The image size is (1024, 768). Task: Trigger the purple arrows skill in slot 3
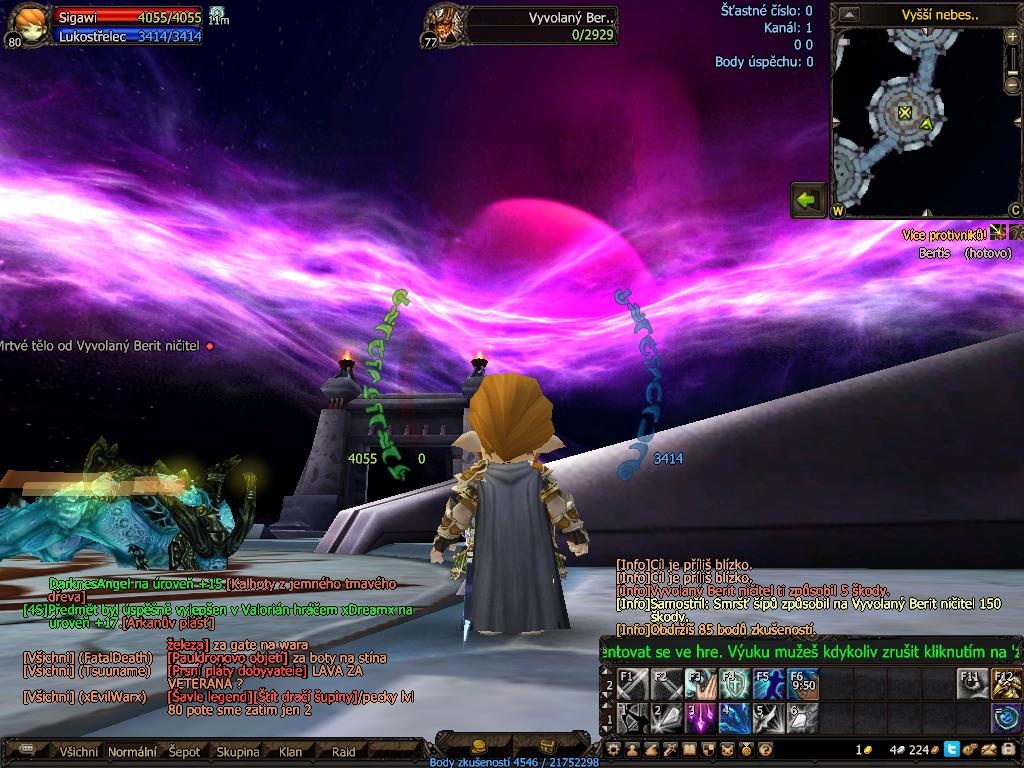tap(700, 718)
